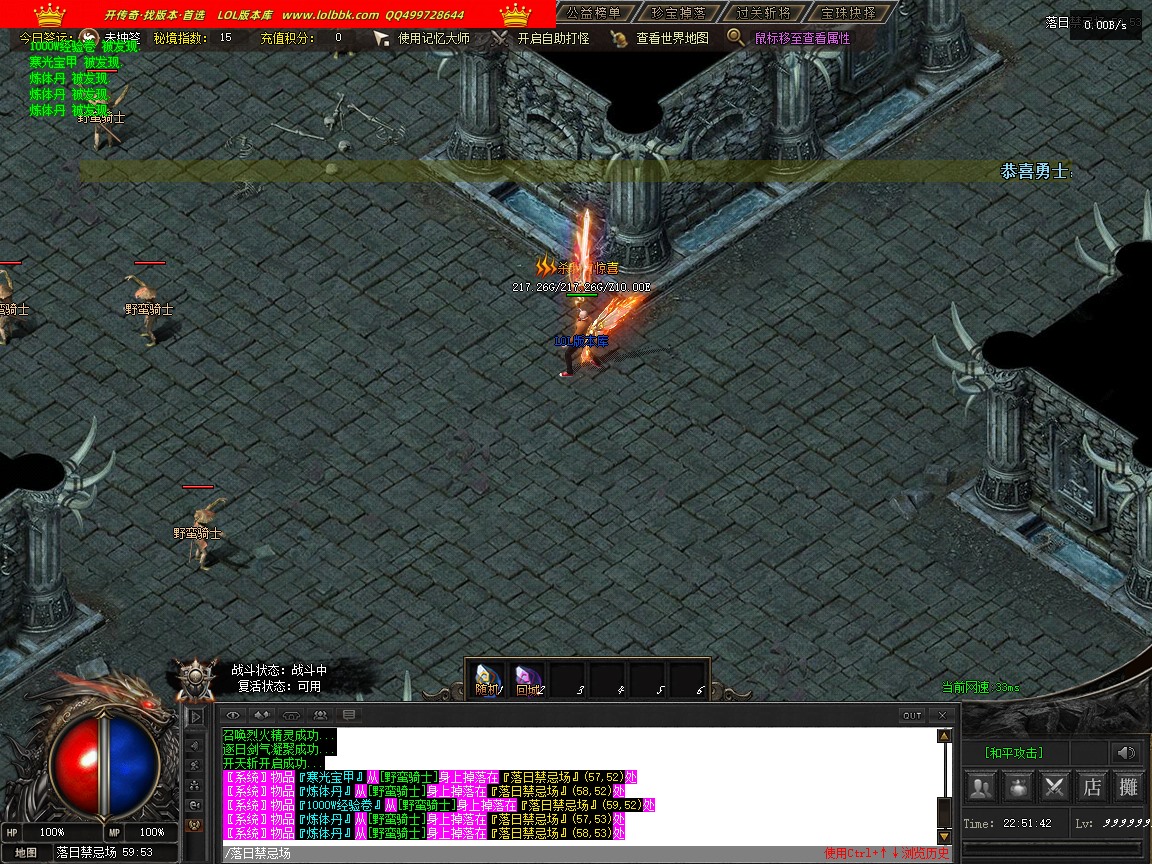The height and width of the screenshot is (864, 1152).
Task: Open the 摊 stall button
Action: coord(1128,787)
